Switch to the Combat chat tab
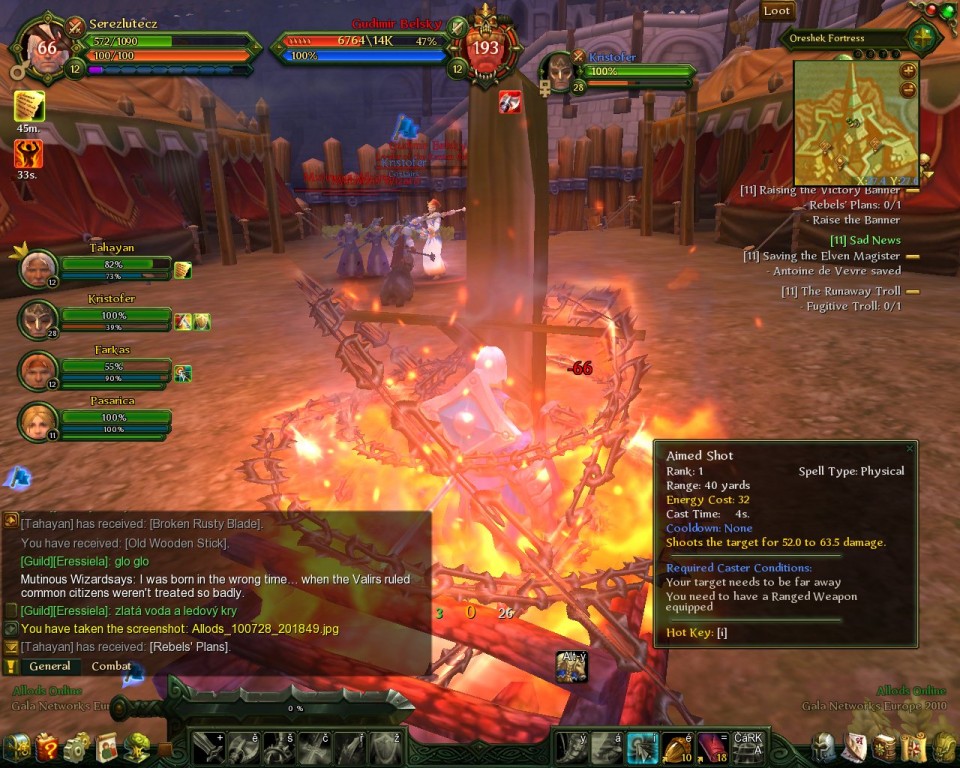The height and width of the screenshot is (768, 960). point(111,666)
